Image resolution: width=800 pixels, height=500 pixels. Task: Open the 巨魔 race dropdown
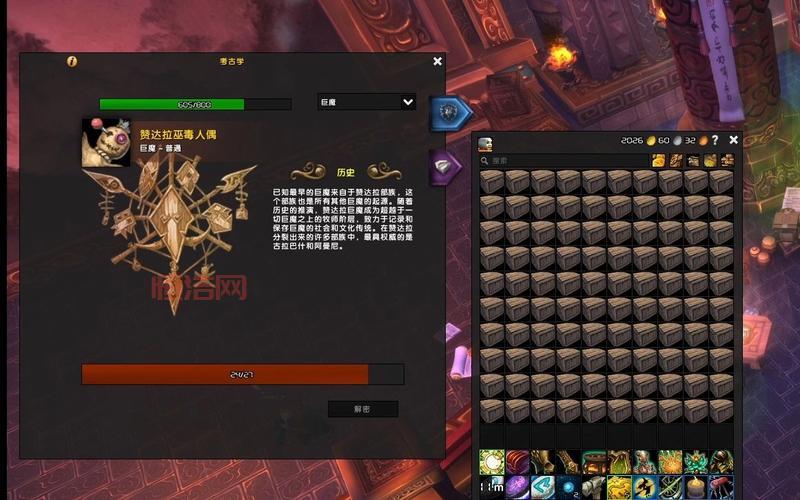[366, 102]
